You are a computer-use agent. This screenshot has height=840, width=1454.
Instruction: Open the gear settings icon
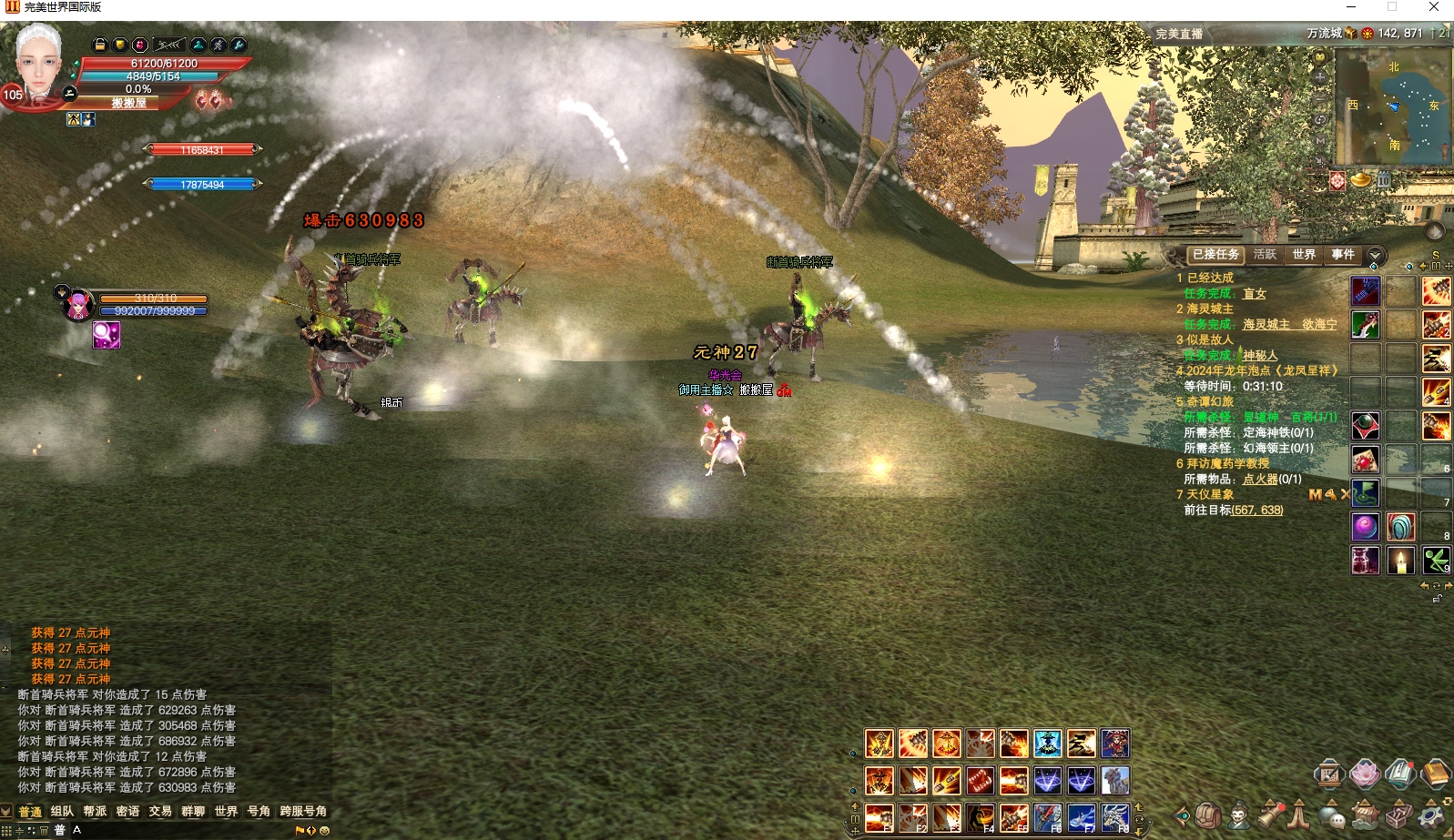pos(1430,815)
